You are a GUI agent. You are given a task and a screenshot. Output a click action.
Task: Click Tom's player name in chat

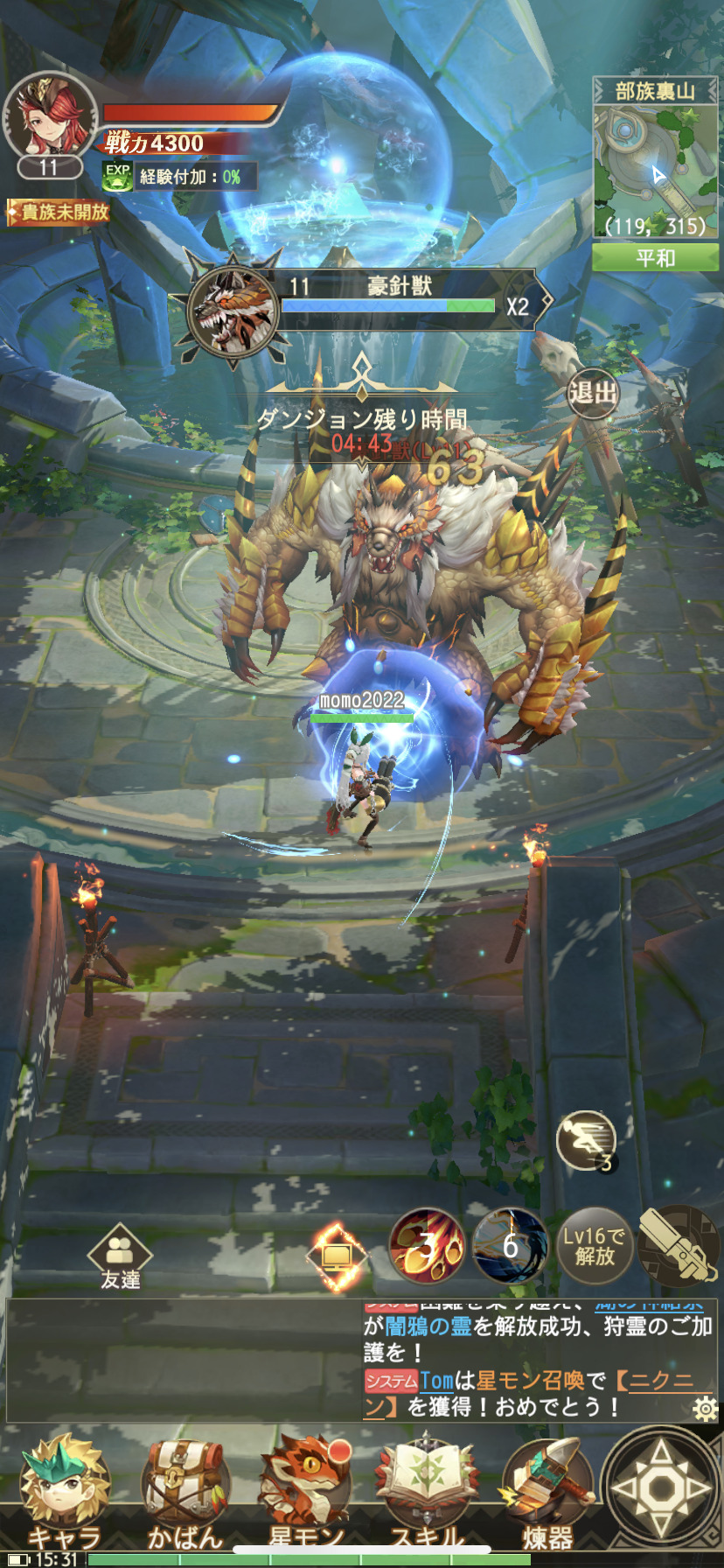point(436,1382)
